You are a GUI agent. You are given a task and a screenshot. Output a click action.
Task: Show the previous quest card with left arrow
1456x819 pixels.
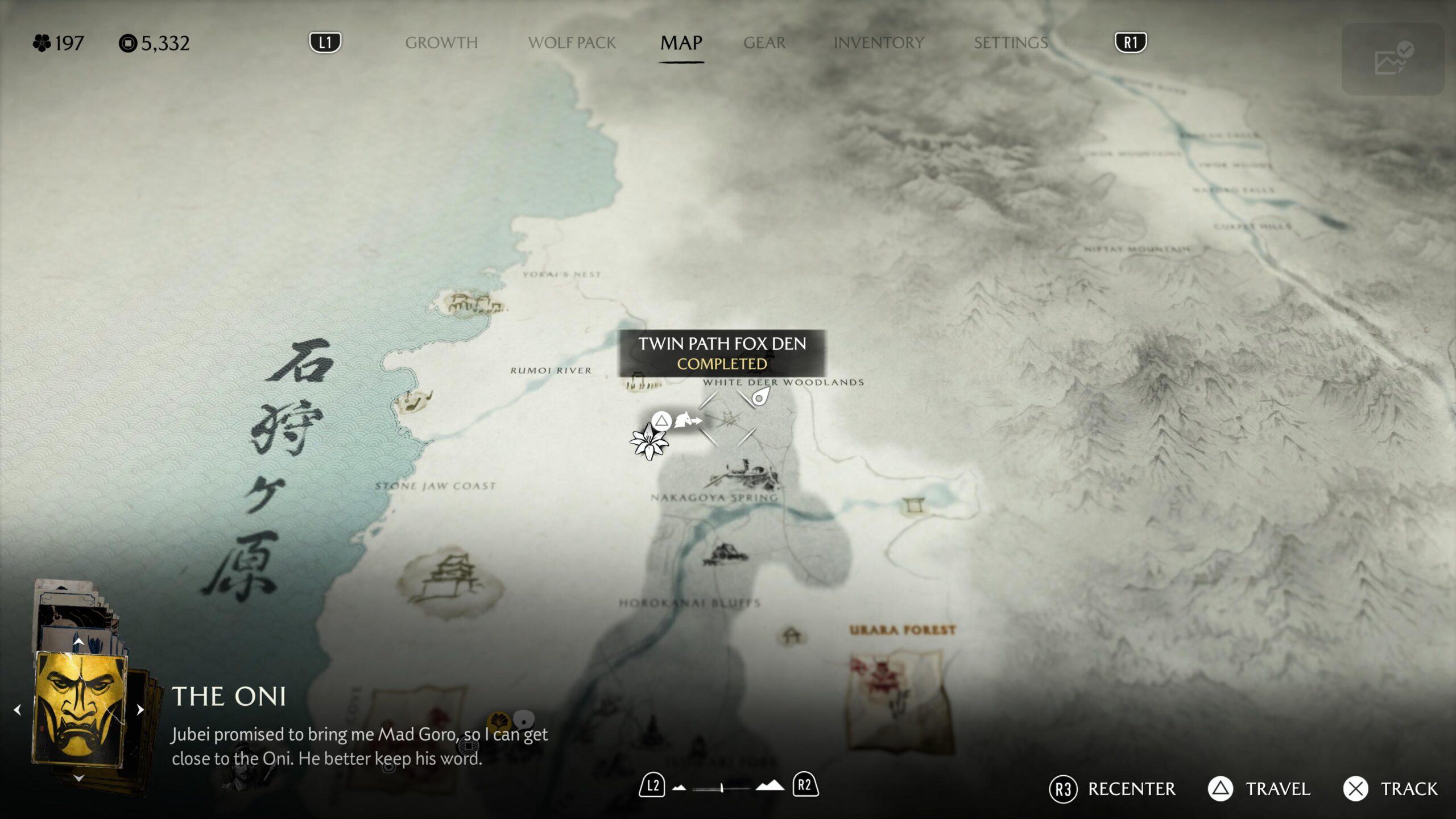[x=18, y=710]
